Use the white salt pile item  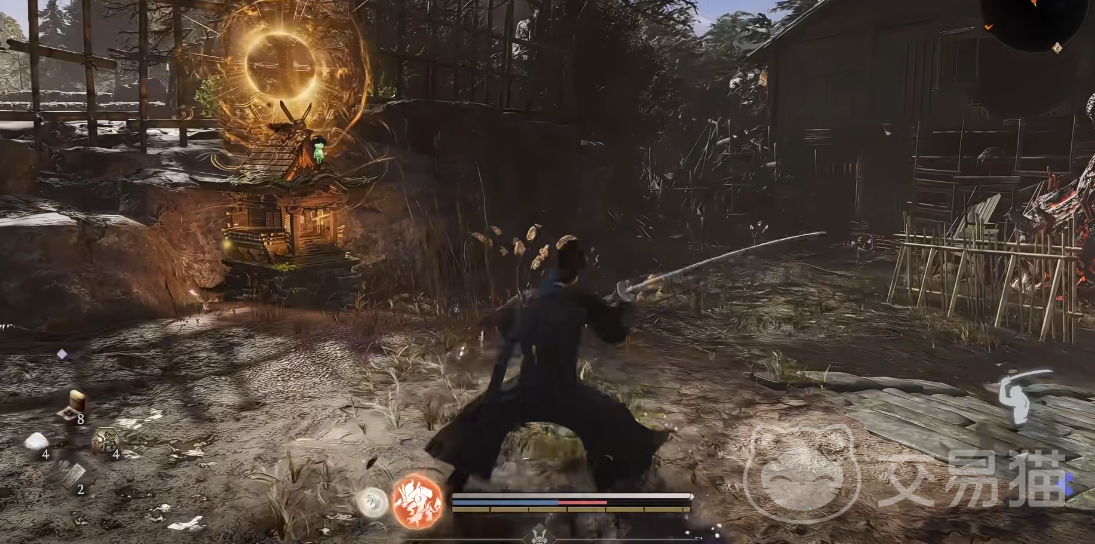(x=36, y=441)
